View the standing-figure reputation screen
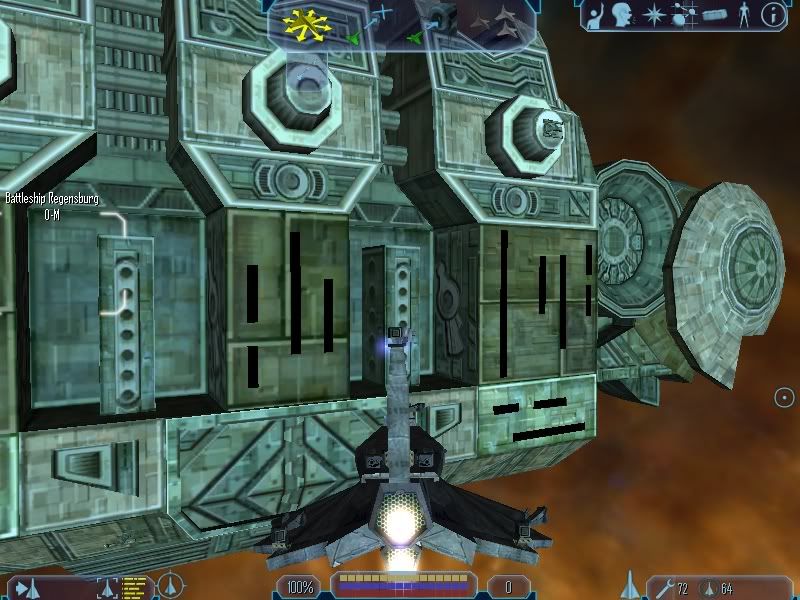Screen dimensions: 800x600 tap(743, 14)
